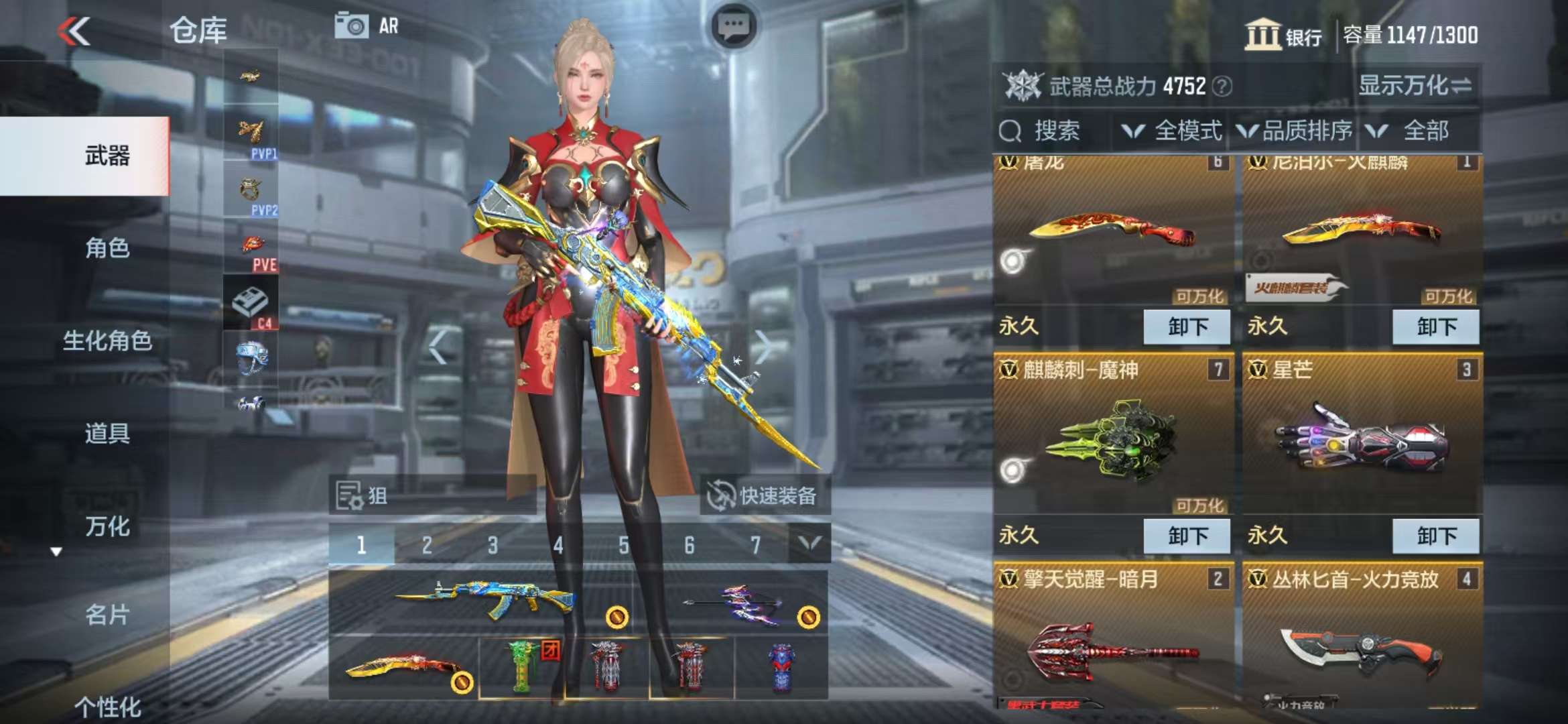Open the 名片 name card tab
The image size is (1568, 724).
[x=107, y=614]
